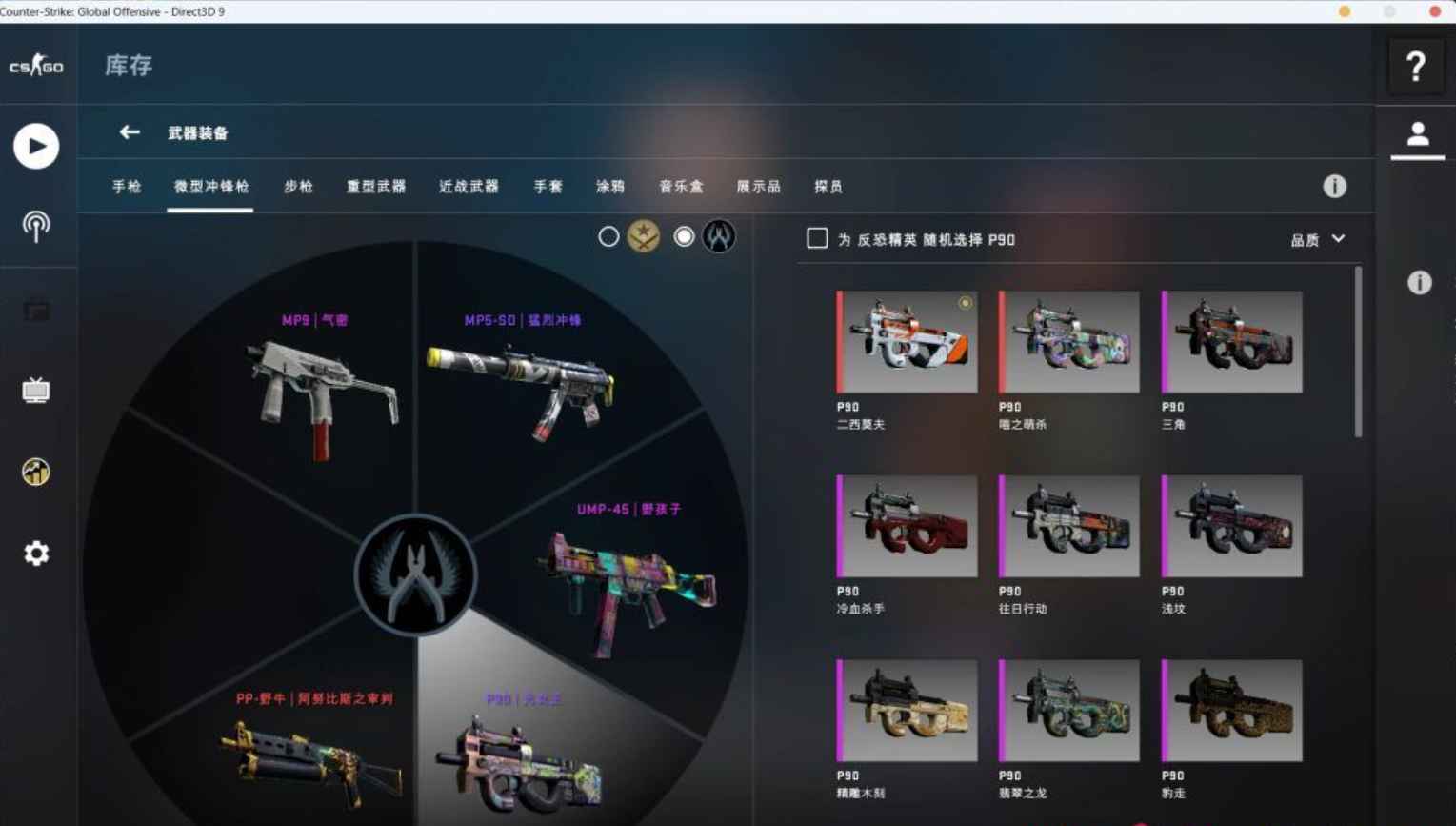Switch to the 手套 gloves tab

tap(546, 187)
